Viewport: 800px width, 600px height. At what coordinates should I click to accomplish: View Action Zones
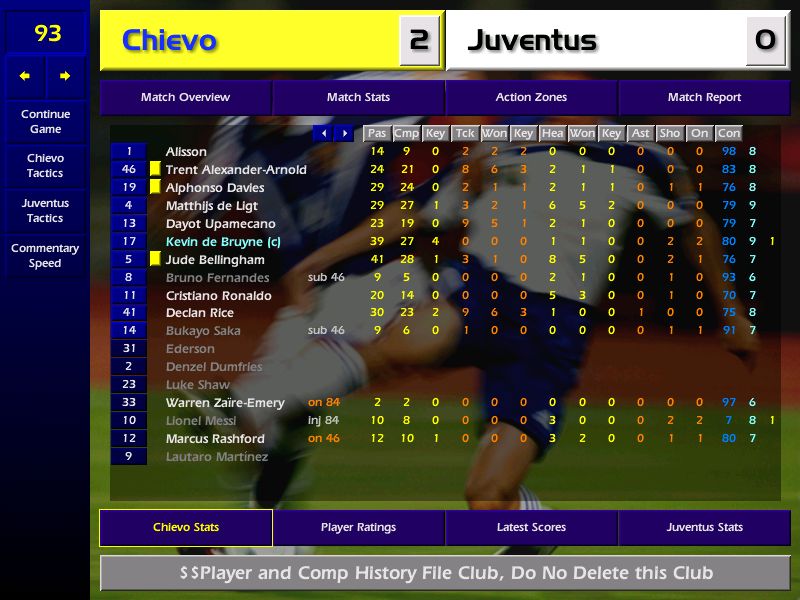531,98
